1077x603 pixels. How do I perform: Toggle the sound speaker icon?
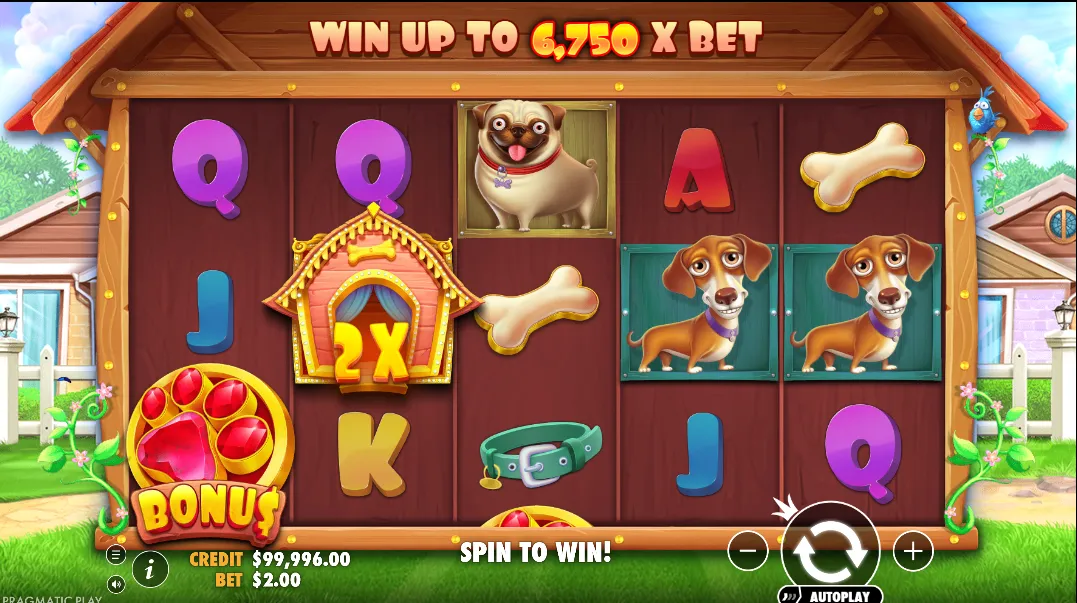coord(116,583)
